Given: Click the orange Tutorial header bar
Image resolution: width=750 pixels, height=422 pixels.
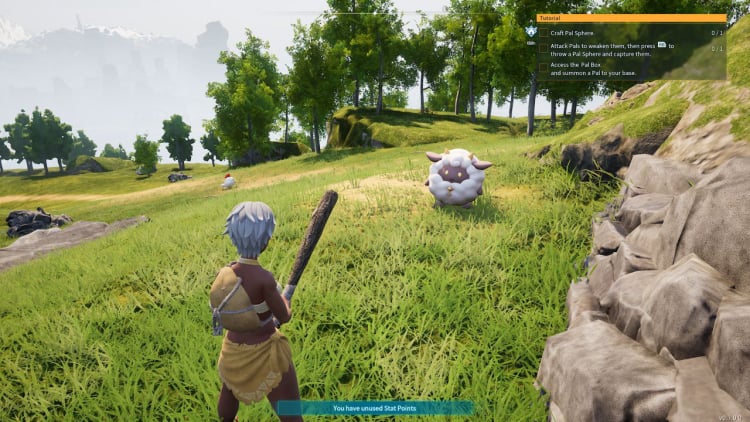Looking at the screenshot, I should tap(631, 18).
